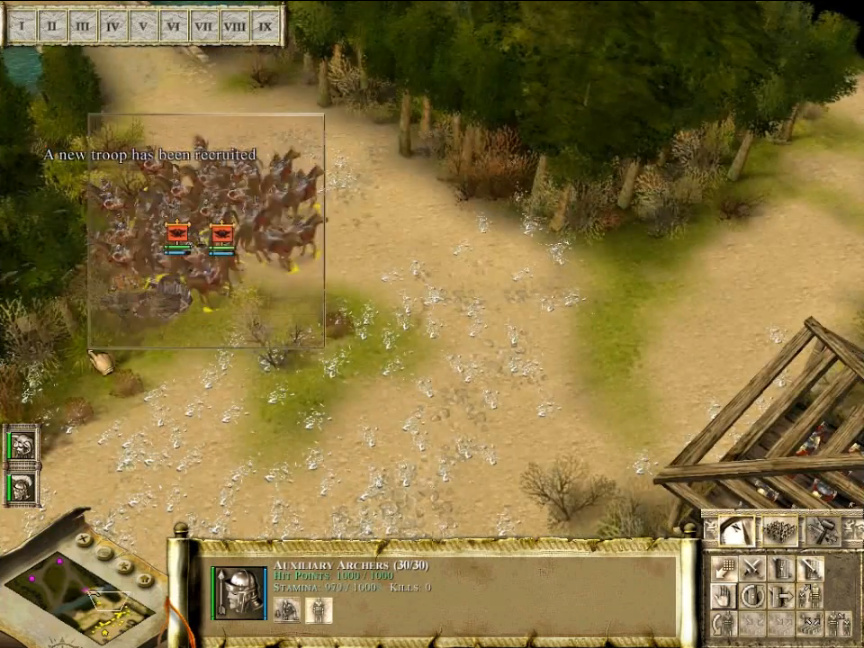Select the plumed-helmet hero portrait
This screenshot has height=648, width=864.
22,487
